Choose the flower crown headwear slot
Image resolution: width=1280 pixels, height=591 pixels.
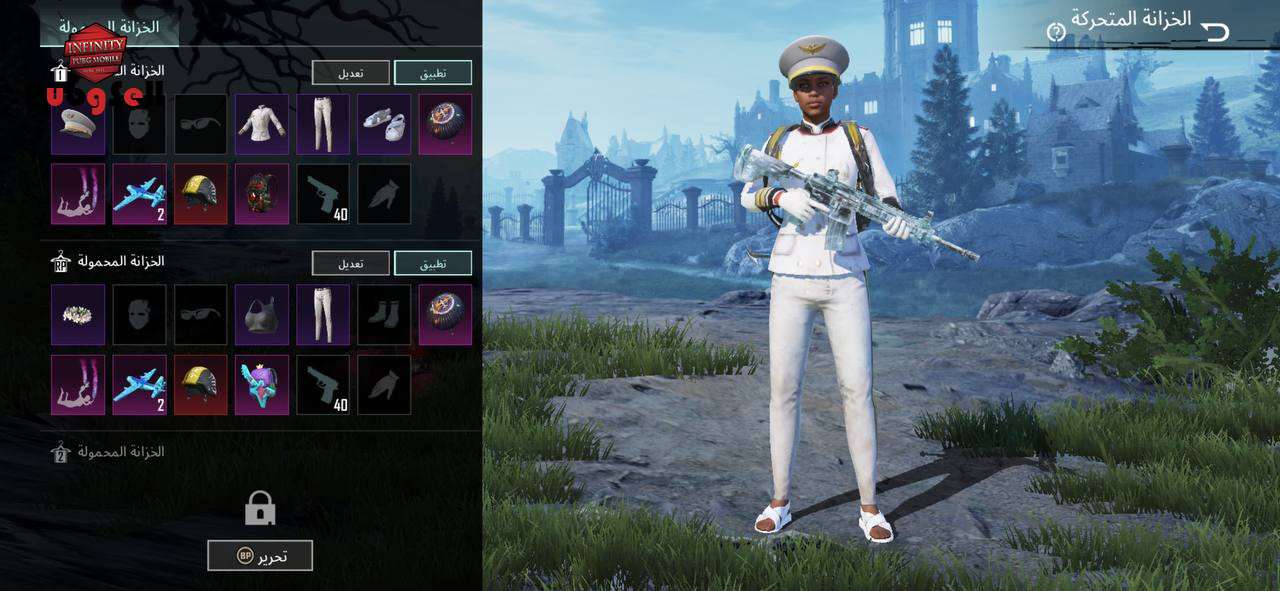coord(78,314)
